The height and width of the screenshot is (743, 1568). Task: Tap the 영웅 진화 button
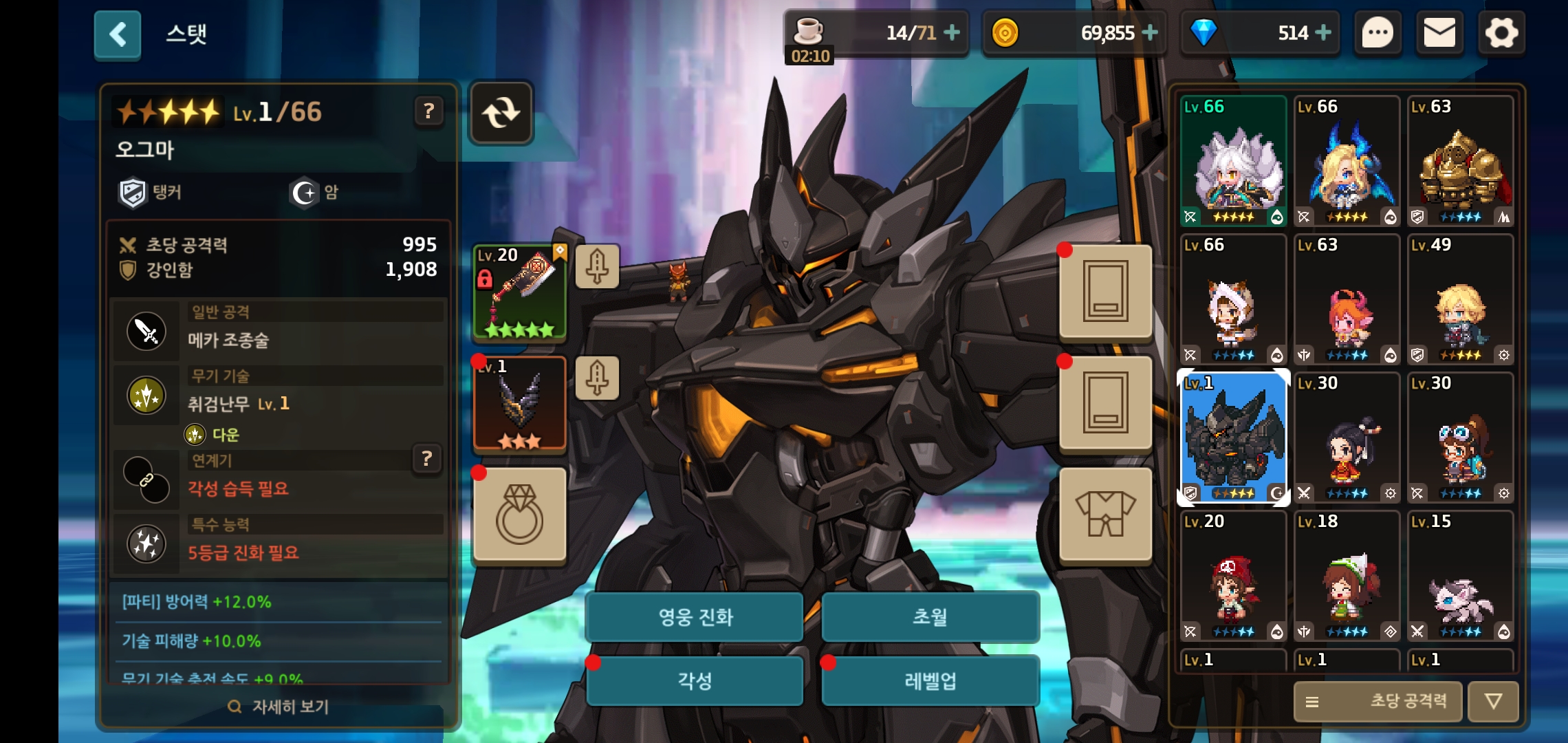(x=695, y=616)
